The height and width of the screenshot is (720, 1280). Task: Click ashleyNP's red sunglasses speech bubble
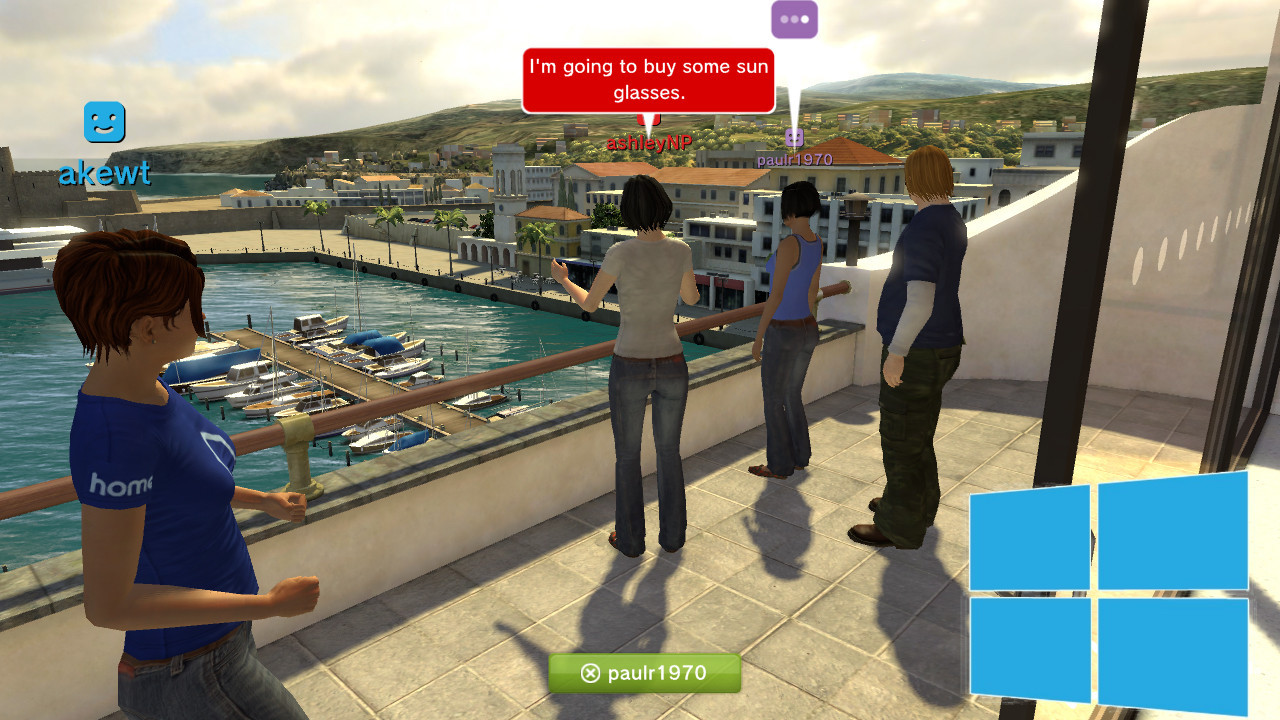[x=648, y=80]
